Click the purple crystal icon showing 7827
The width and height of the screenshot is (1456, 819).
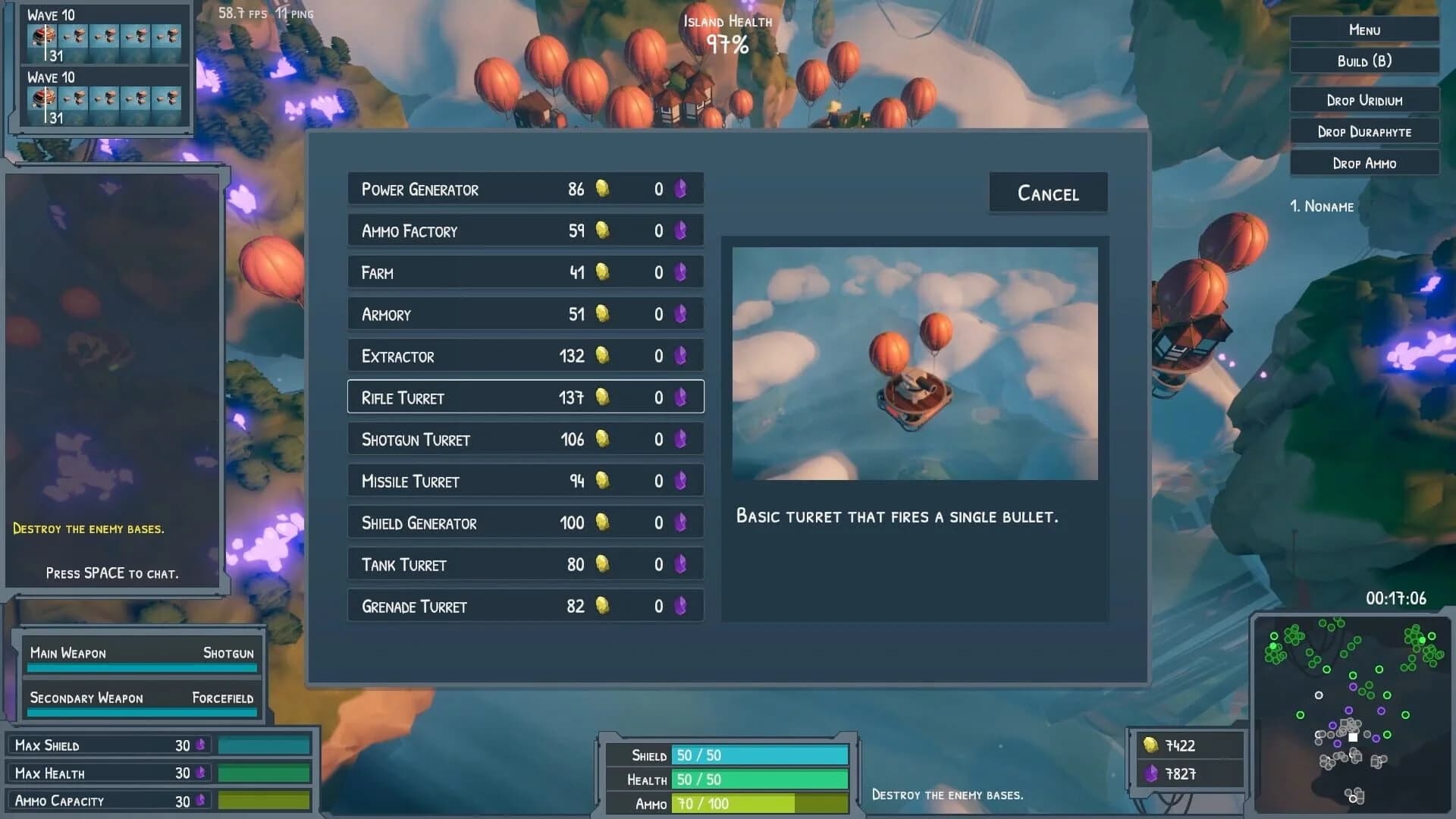pyautogui.click(x=1151, y=773)
